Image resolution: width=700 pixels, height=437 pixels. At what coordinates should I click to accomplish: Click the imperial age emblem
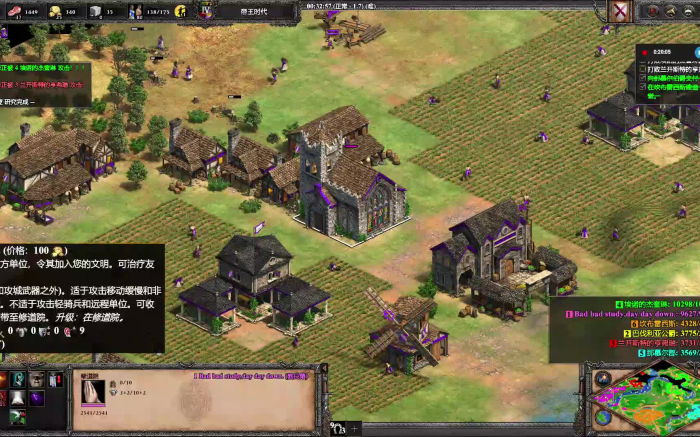pos(206,11)
